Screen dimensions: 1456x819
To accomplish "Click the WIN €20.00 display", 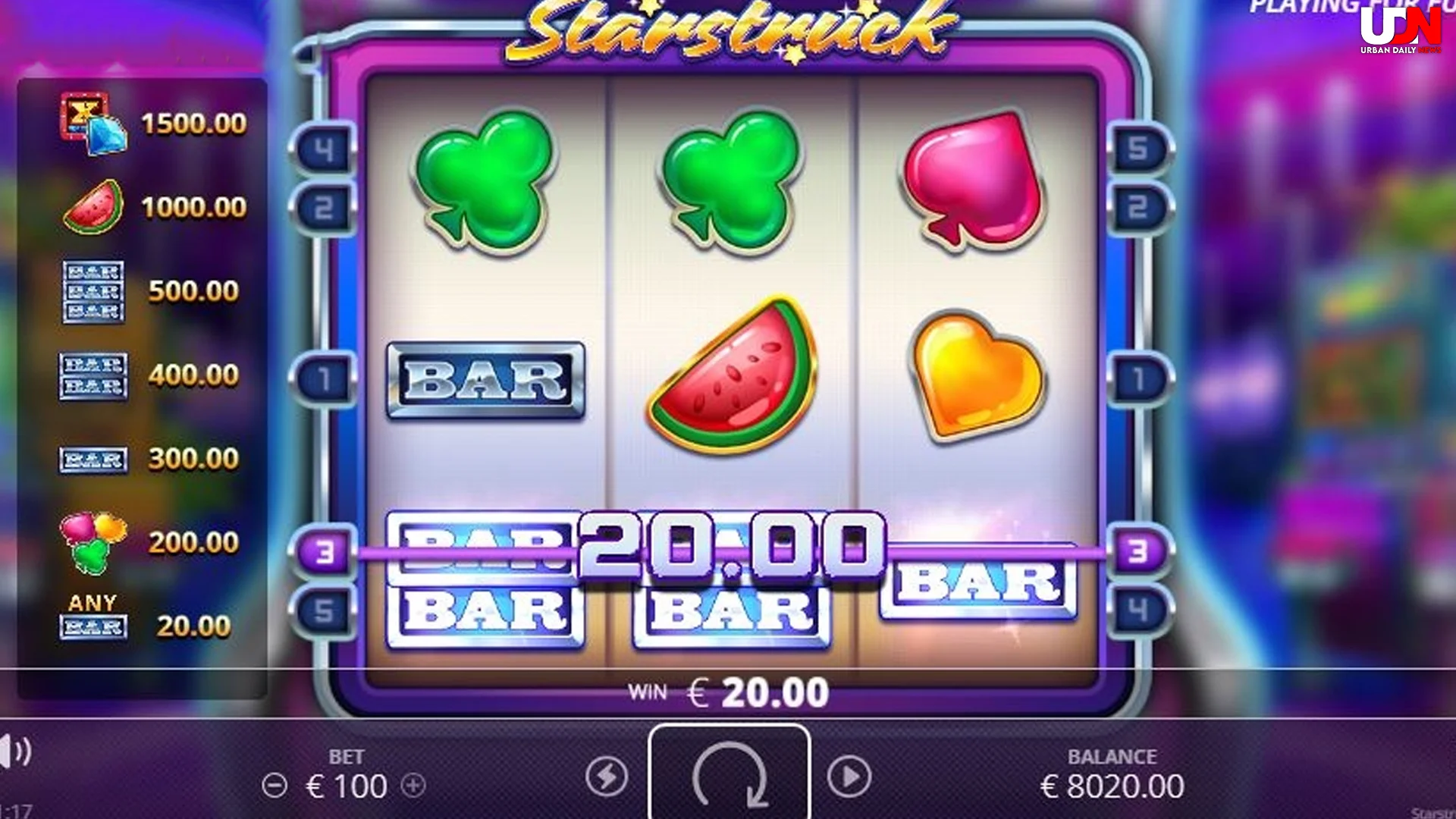I will (x=728, y=690).
